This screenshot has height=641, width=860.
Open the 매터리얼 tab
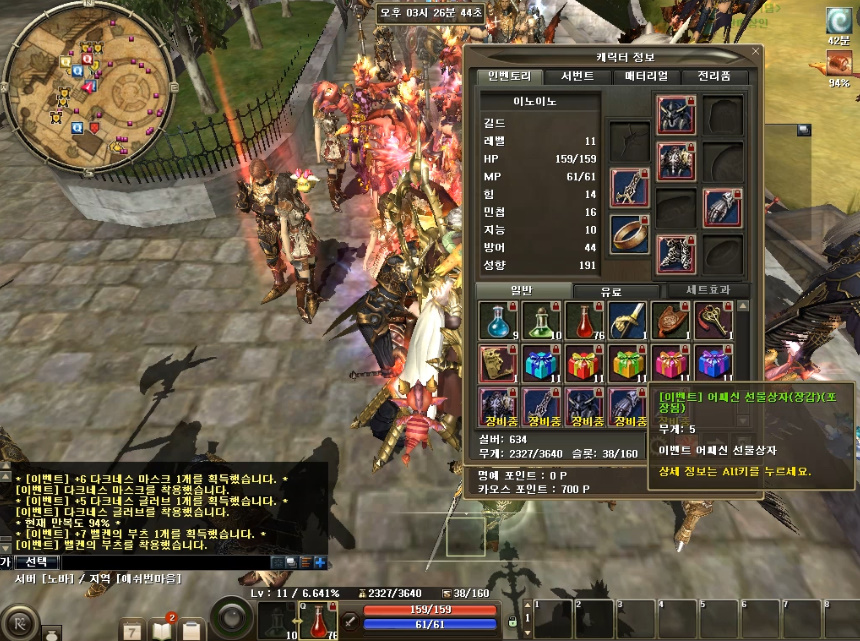[x=645, y=76]
